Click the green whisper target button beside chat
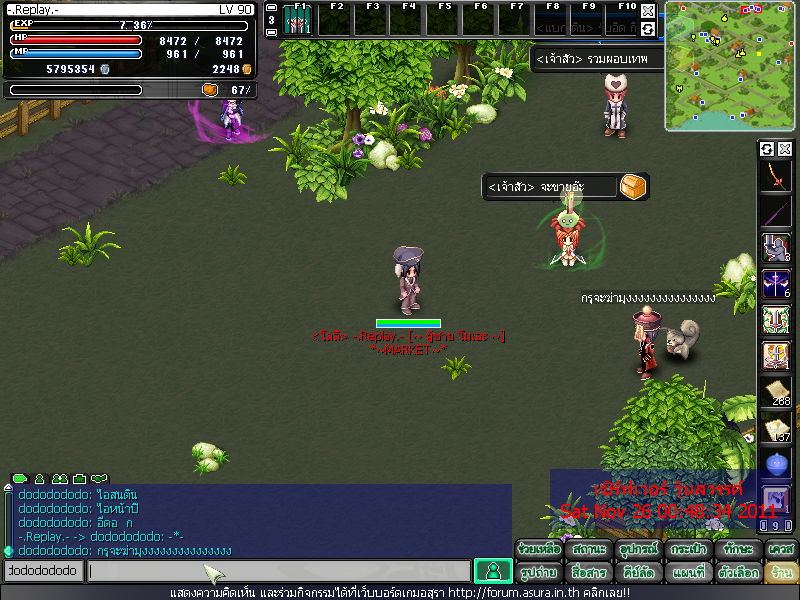Viewport: 800px width, 600px height. (492, 571)
